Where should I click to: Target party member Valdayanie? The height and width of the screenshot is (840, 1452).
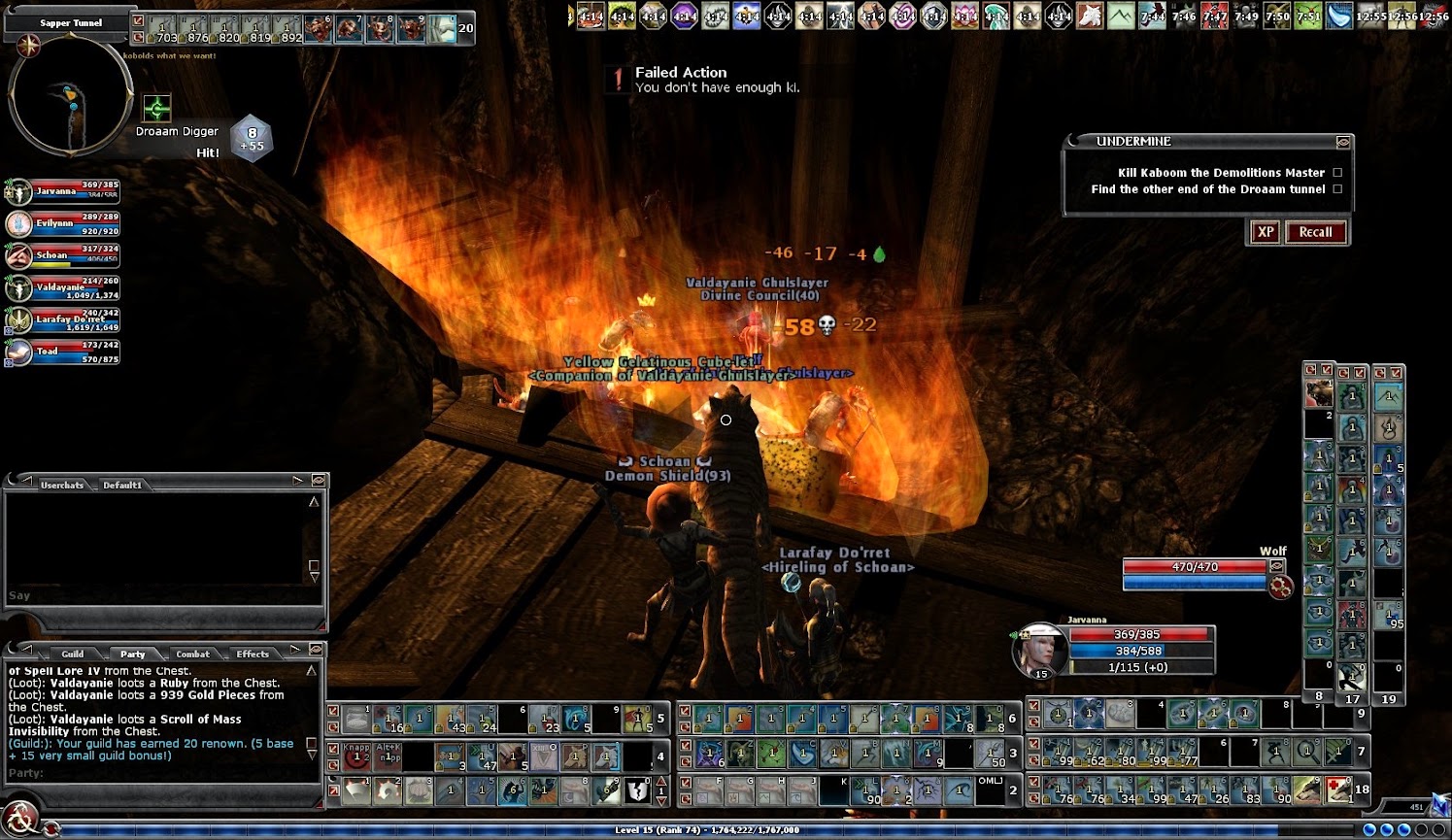[63, 288]
